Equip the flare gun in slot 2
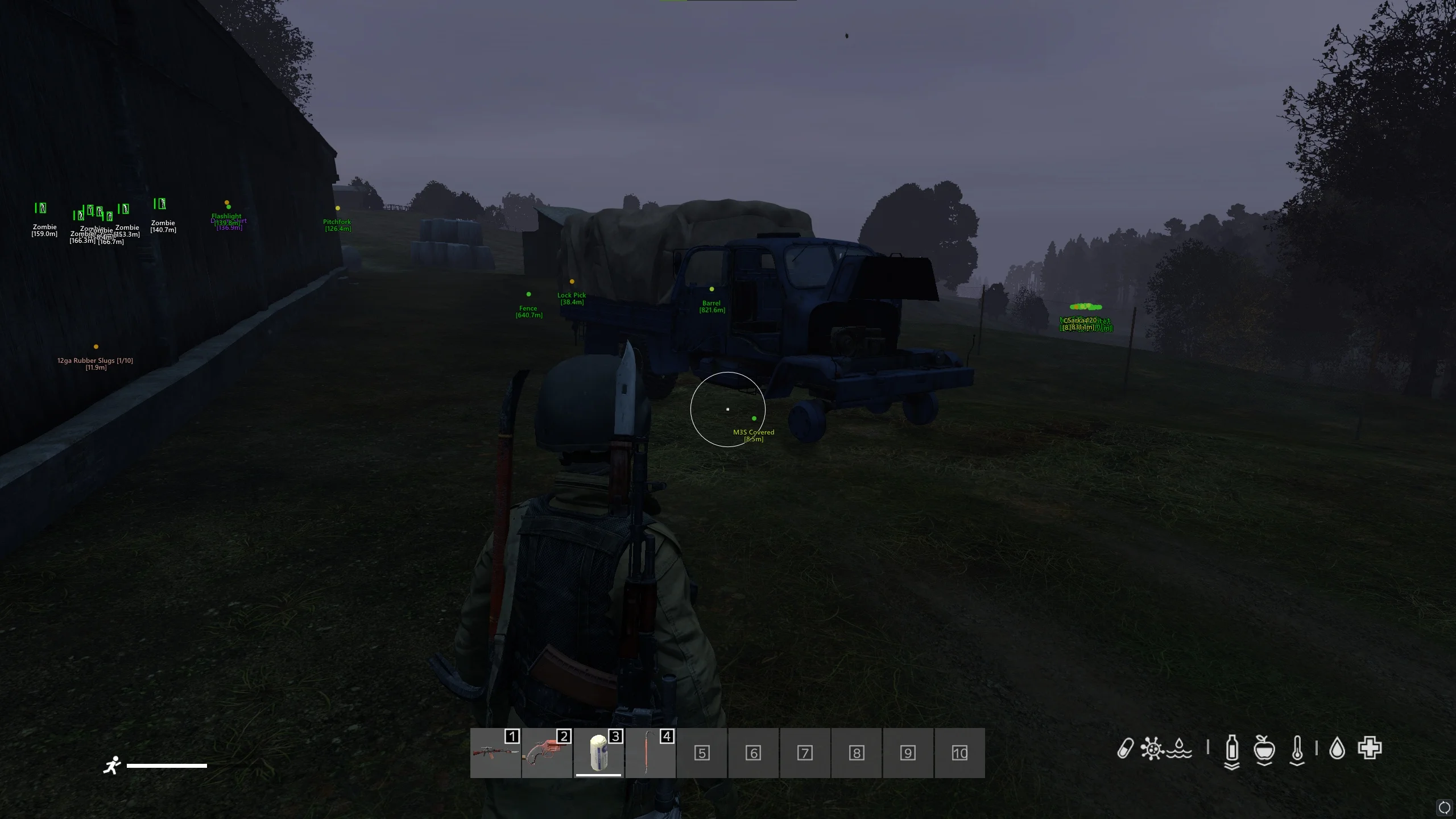This screenshot has width=1456, height=819. click(547, 753)
